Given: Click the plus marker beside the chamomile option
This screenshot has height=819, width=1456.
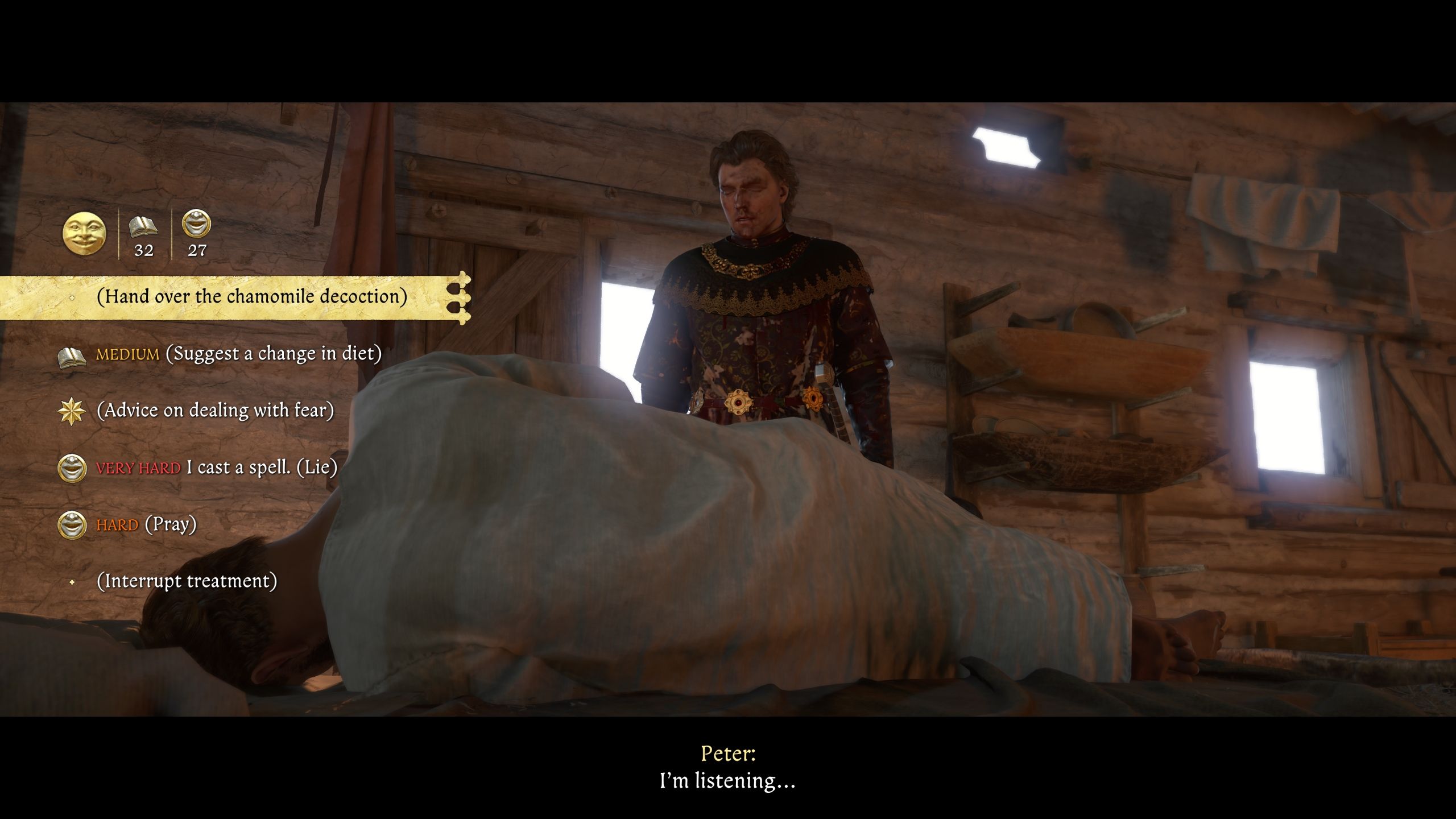Looking at the screenshot, I should click(x=72, y=297).
